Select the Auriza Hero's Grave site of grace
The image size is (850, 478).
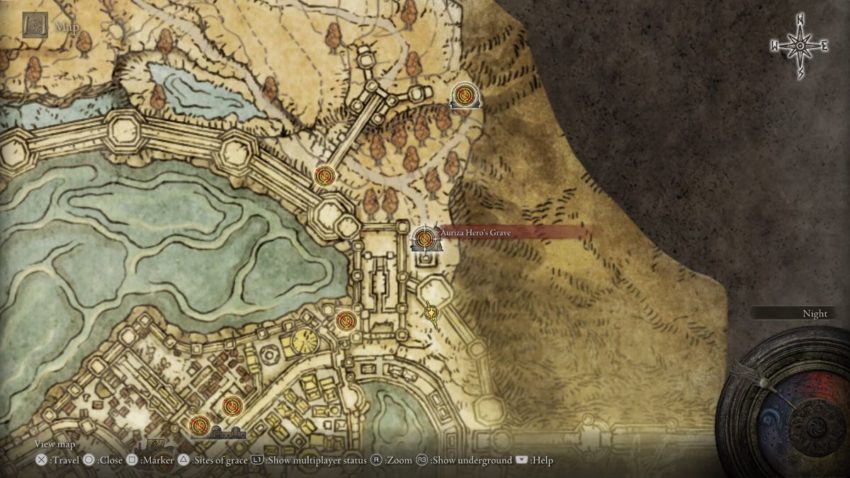click(425, 238)
